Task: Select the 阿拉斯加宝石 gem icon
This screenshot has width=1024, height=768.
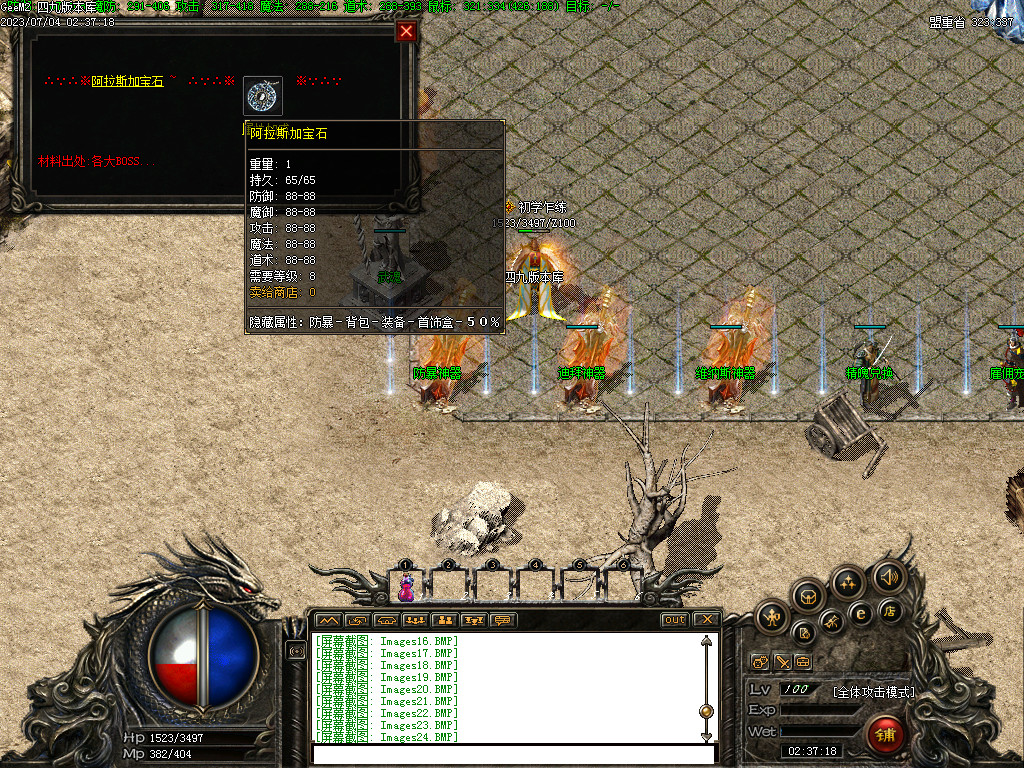Action: click(x=263, y=96)
